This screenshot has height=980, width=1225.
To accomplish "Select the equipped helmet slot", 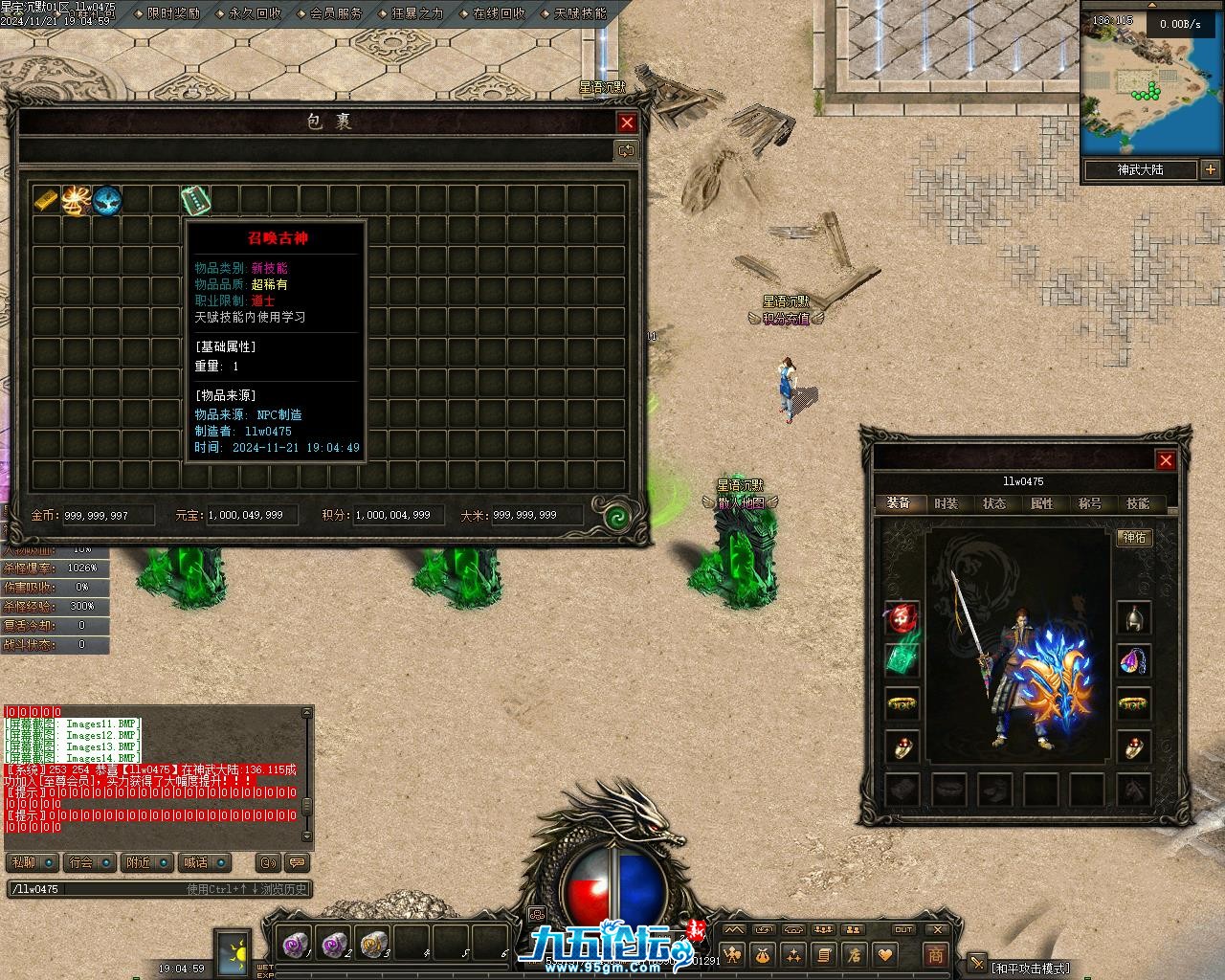I will coord(1134,617).
